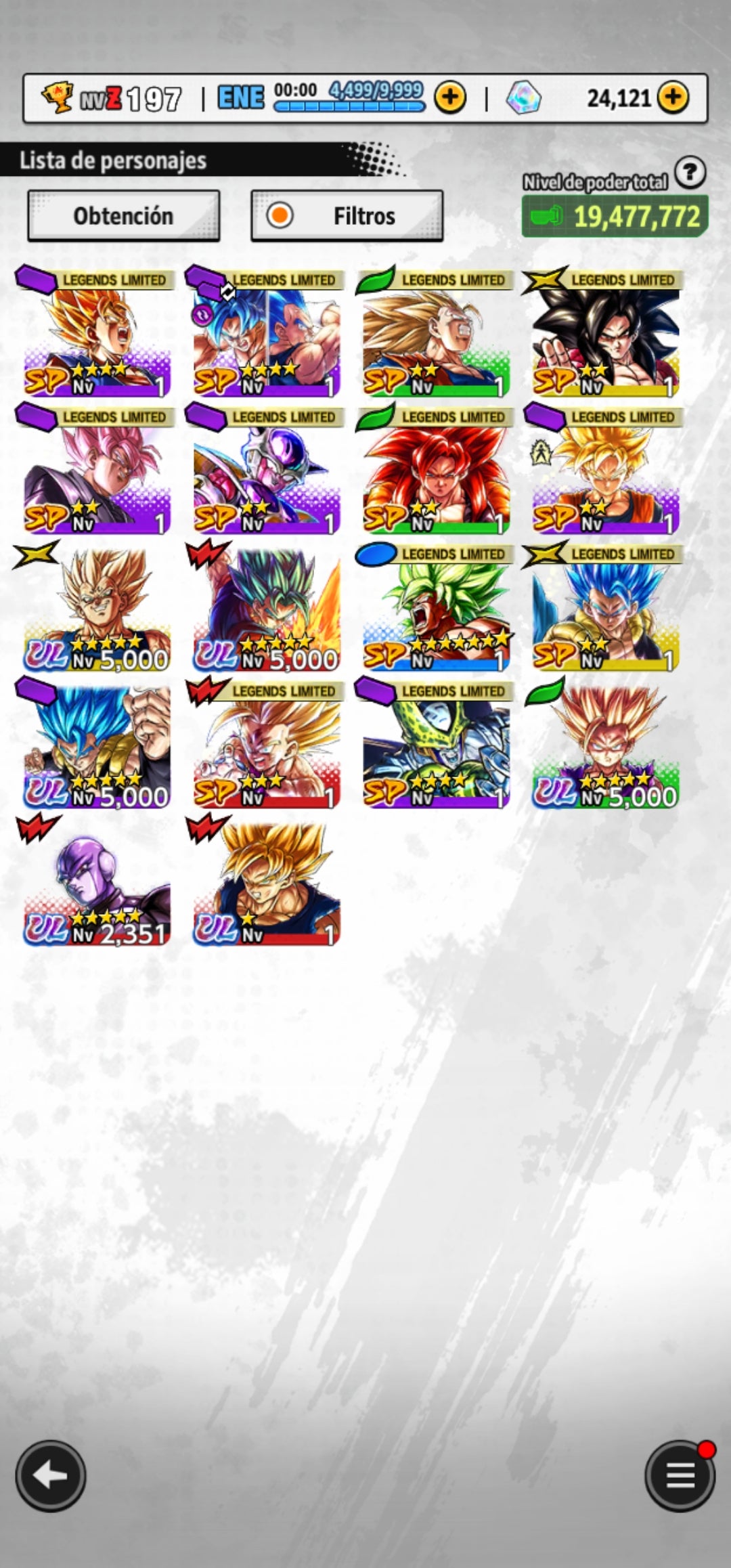Select the yellow Gogeta Blue SP card
Screen dimensions: 731x1568
pos(605,609)
